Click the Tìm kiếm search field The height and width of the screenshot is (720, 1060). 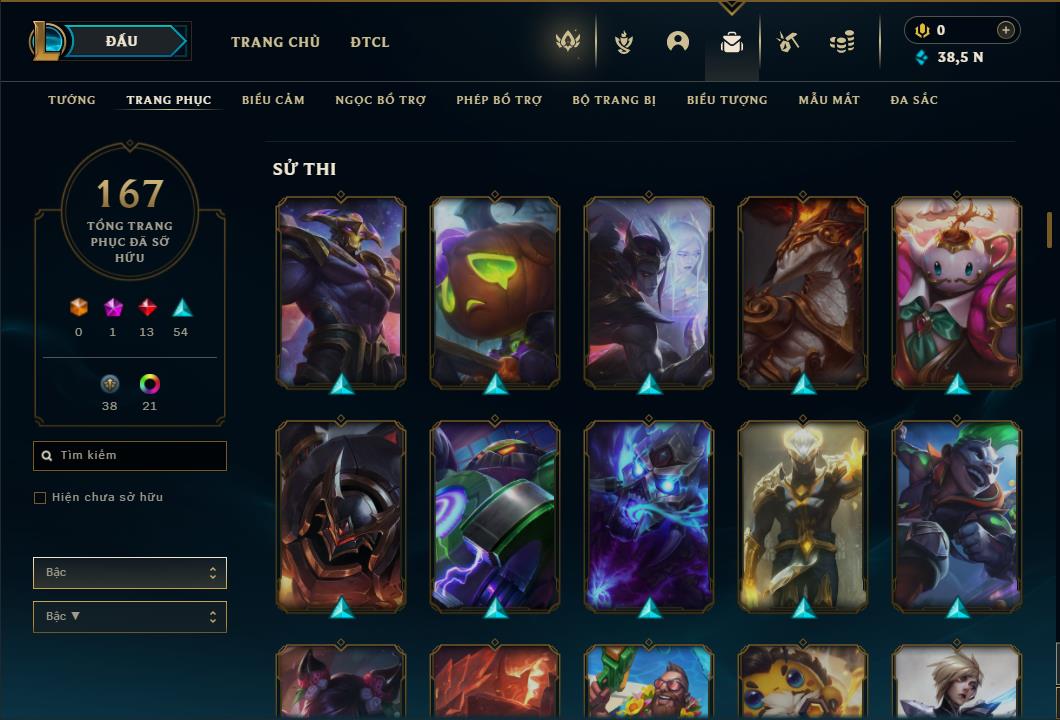point(130,456)
